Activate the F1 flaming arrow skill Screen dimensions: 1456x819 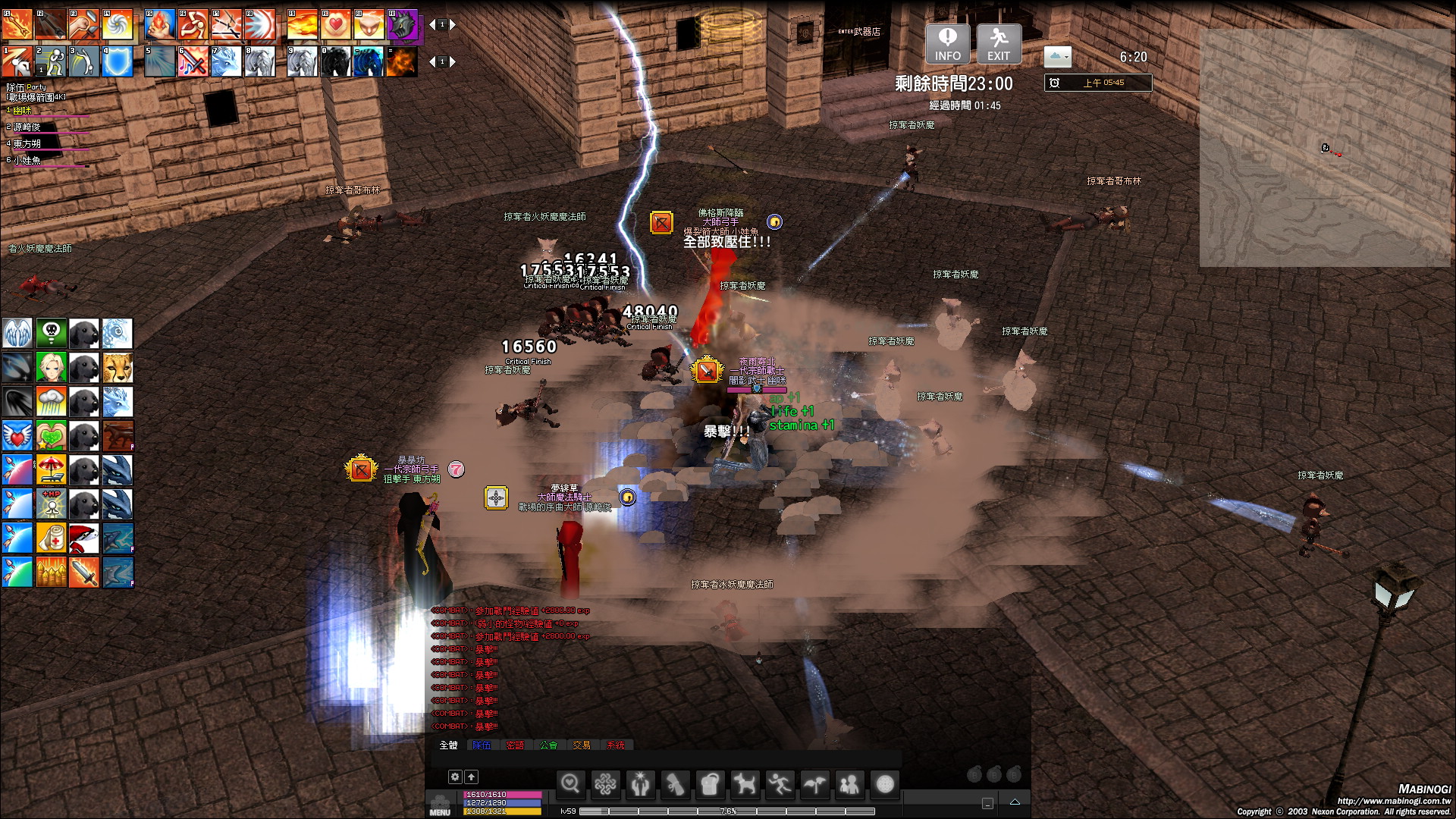(17, 24)
